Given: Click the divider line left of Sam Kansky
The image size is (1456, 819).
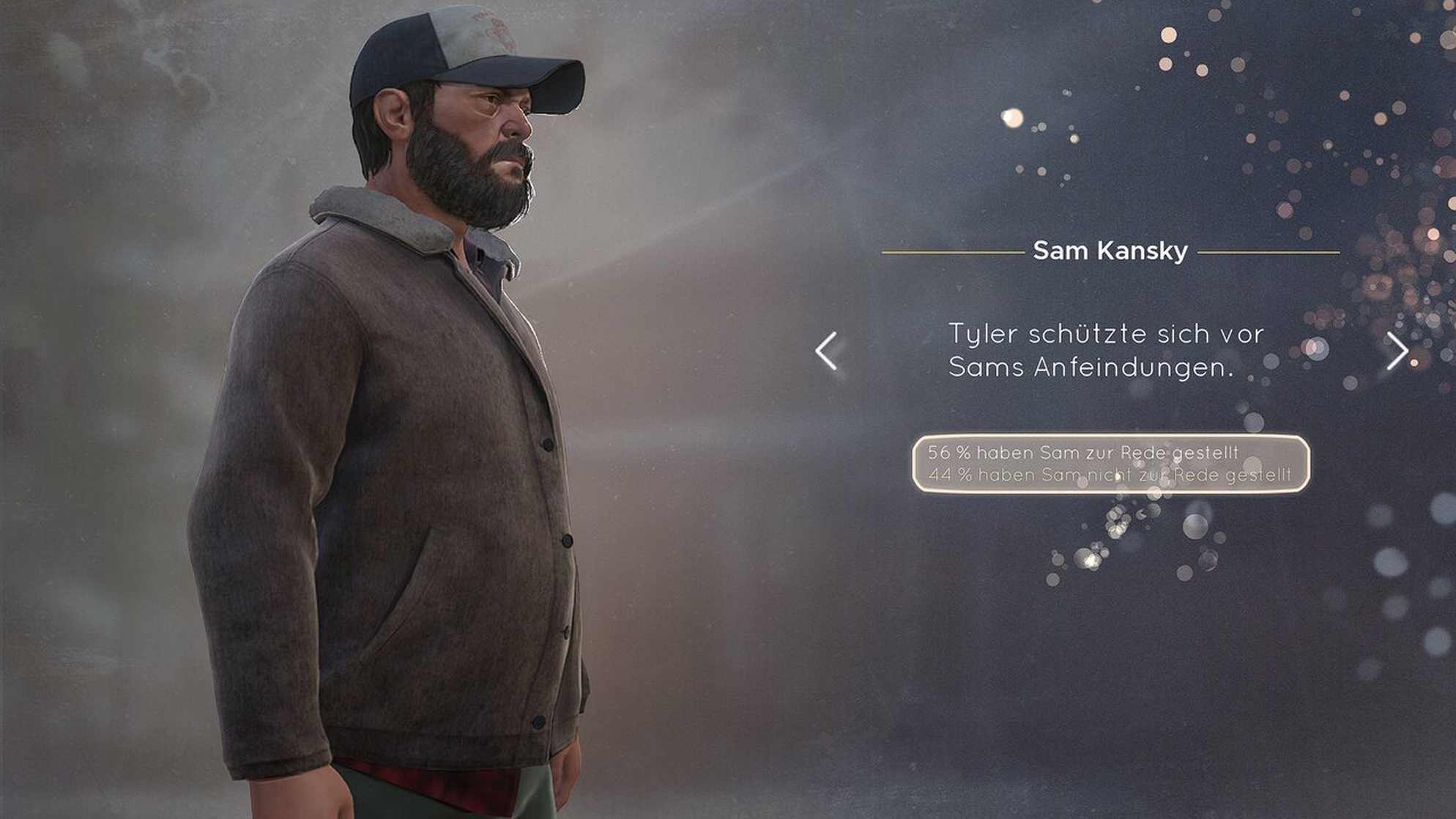Looking at the screenshot, I should click(x=952, y=251).
